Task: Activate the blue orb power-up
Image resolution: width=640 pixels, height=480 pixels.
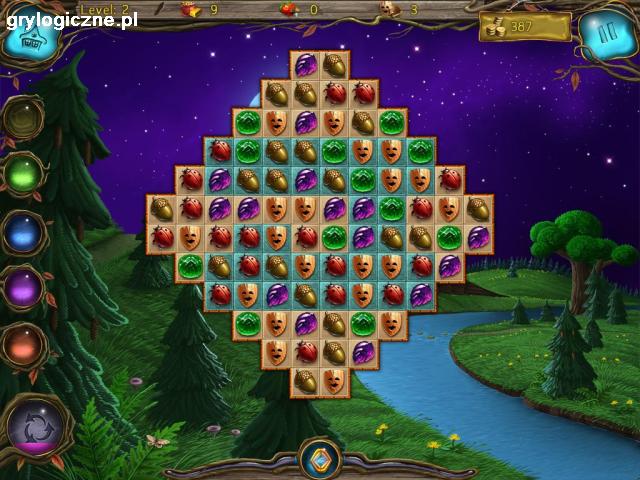Action: point(23,232)
